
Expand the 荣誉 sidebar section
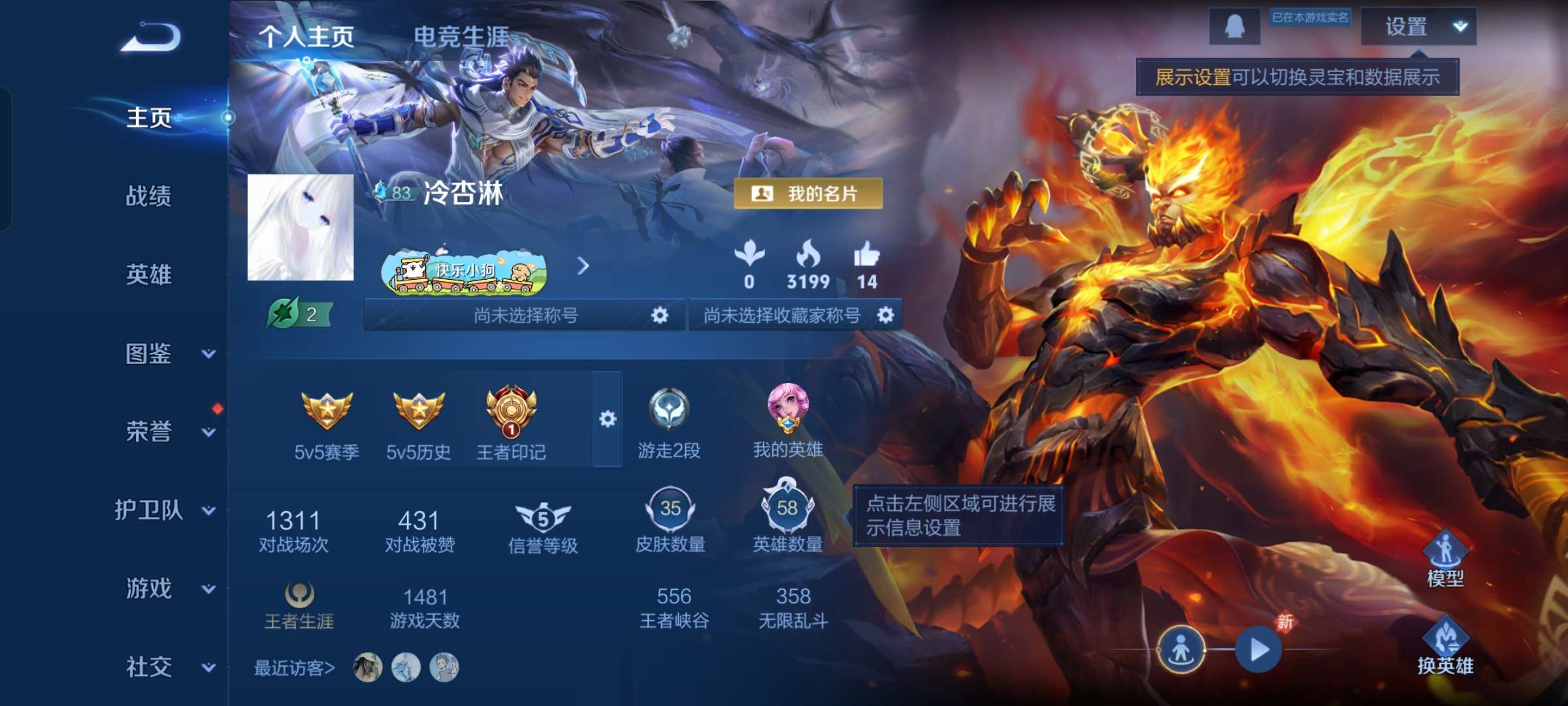click(x=147, y=432)
